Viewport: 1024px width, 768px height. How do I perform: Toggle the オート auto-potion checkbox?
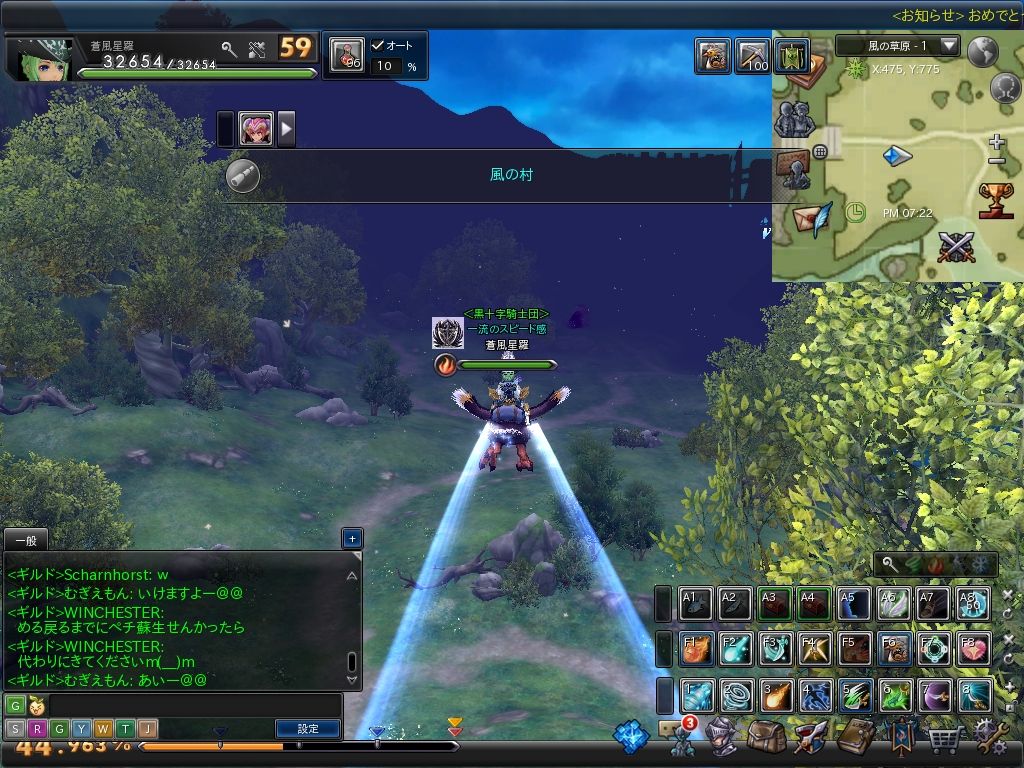(378, 45)
